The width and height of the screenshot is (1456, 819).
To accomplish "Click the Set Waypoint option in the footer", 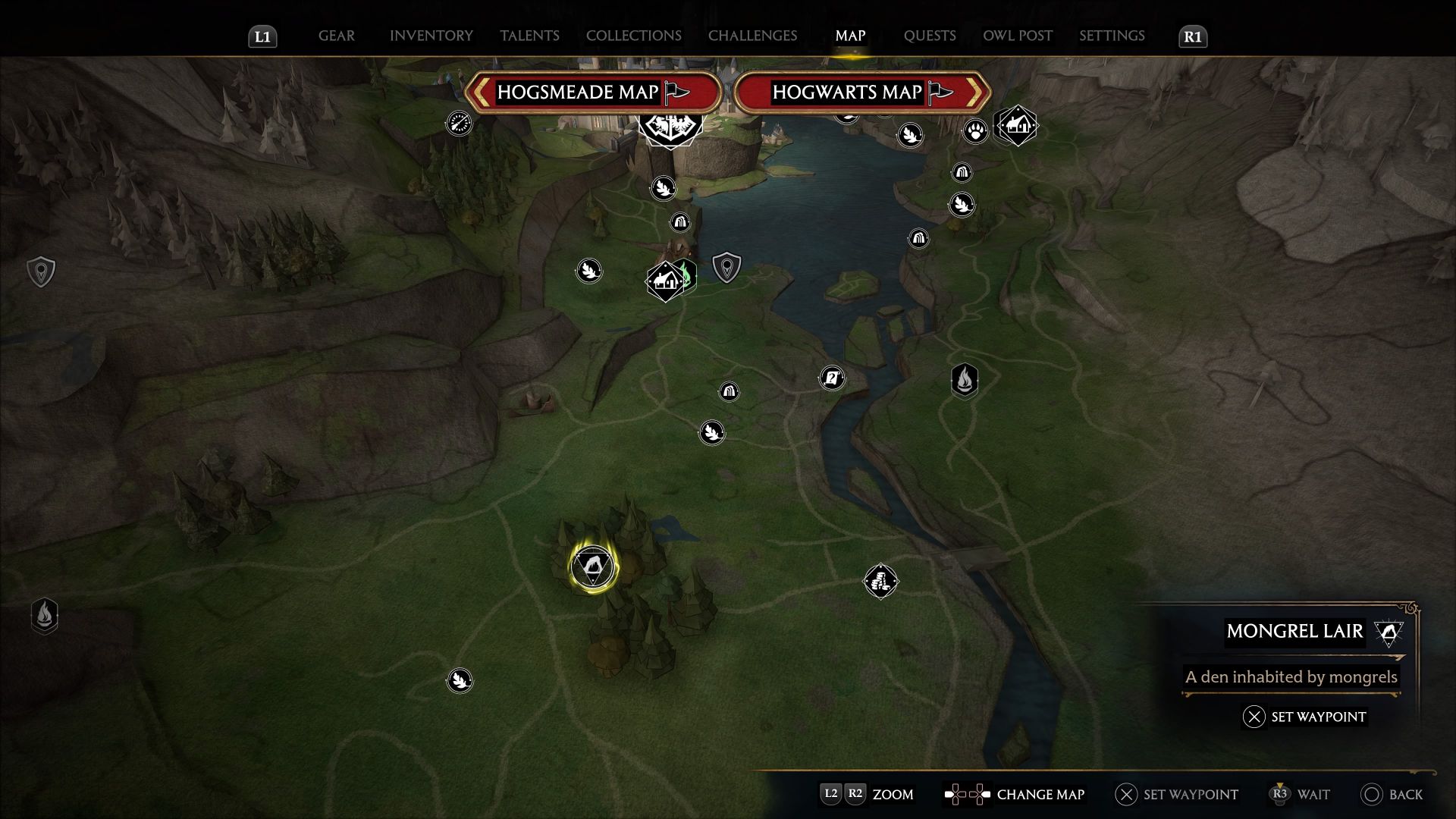I will [x=1176, y=794].
